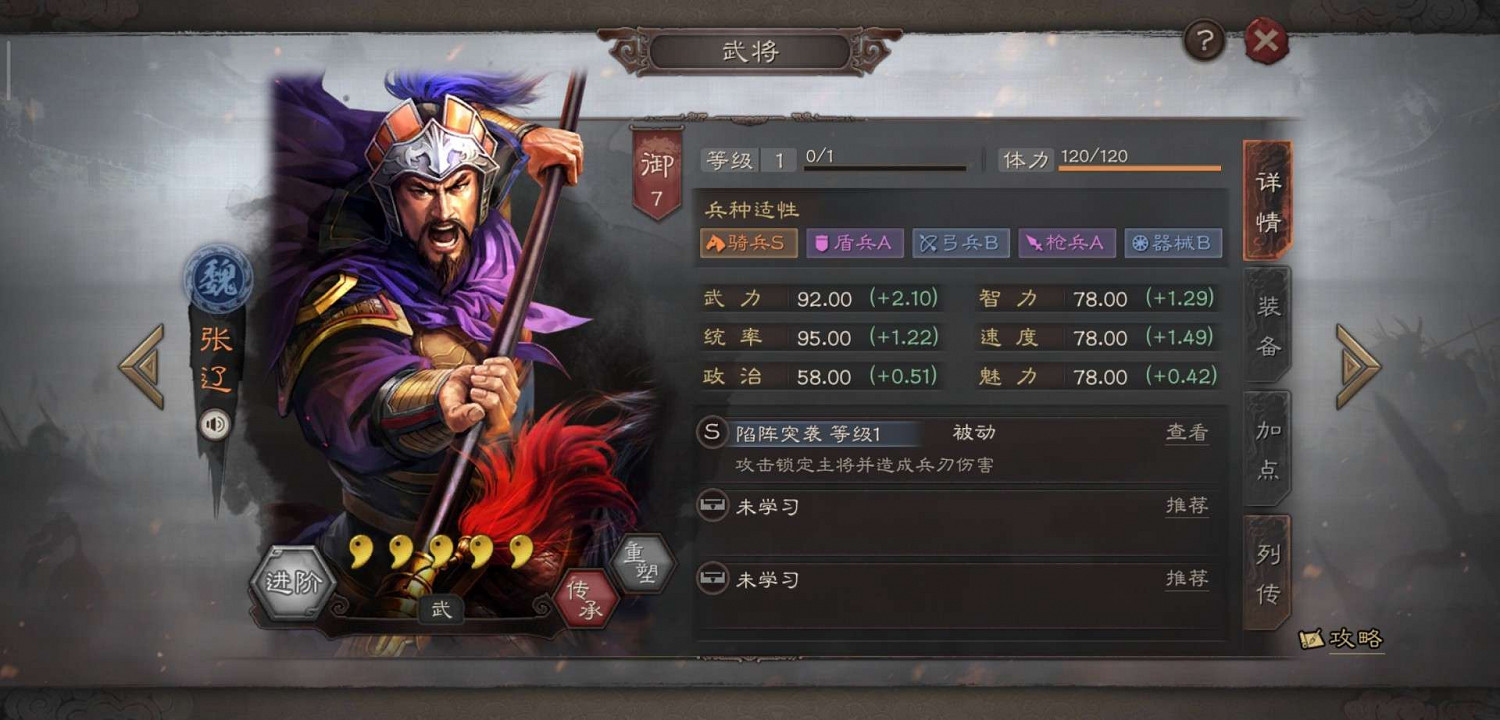The width and height of the screenshot is (1500, 720).
Task: Select the 弓兵B archer aptitude icon
Action: 961,242
